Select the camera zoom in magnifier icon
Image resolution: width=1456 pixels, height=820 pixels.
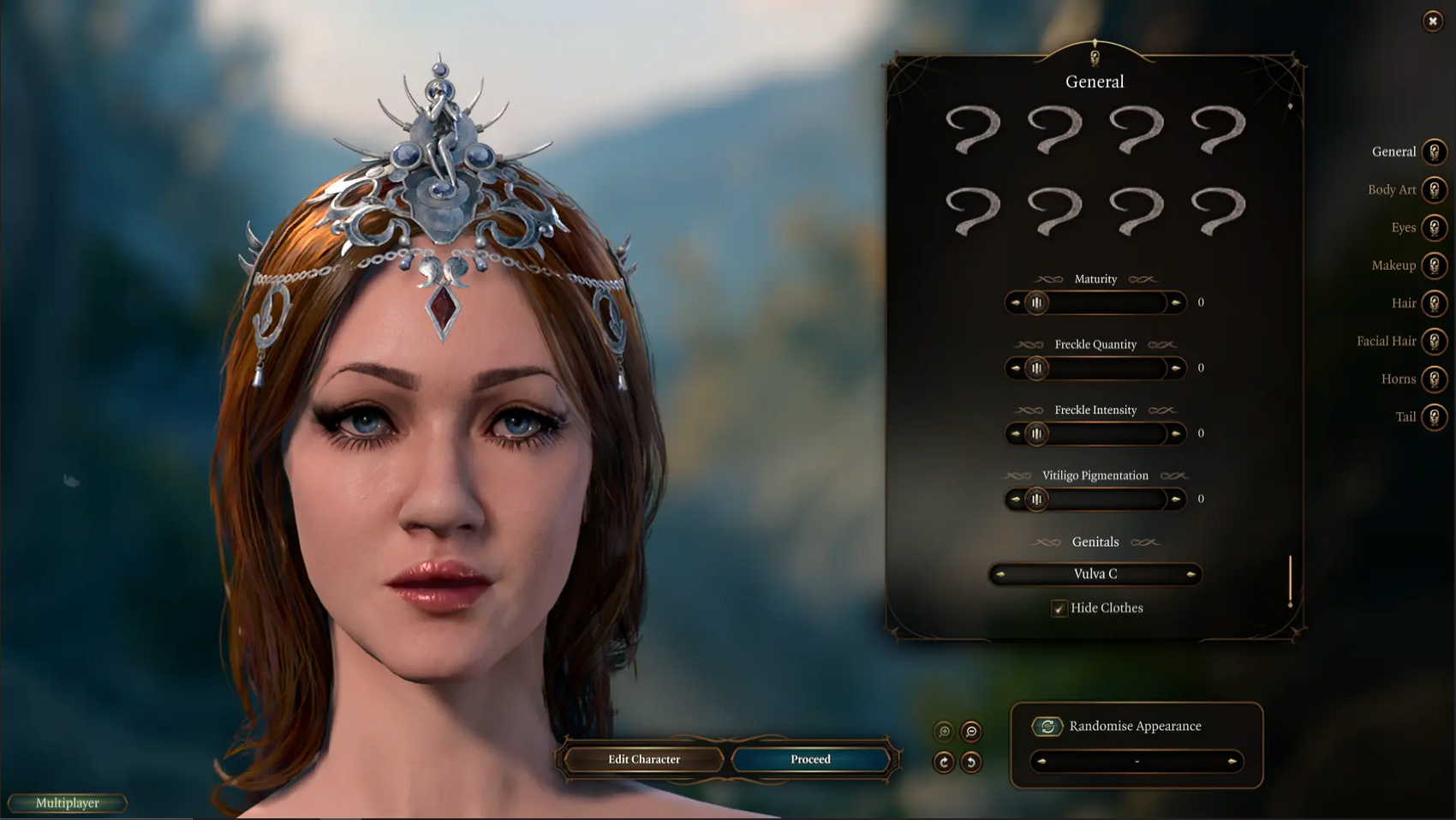(944, 732)
